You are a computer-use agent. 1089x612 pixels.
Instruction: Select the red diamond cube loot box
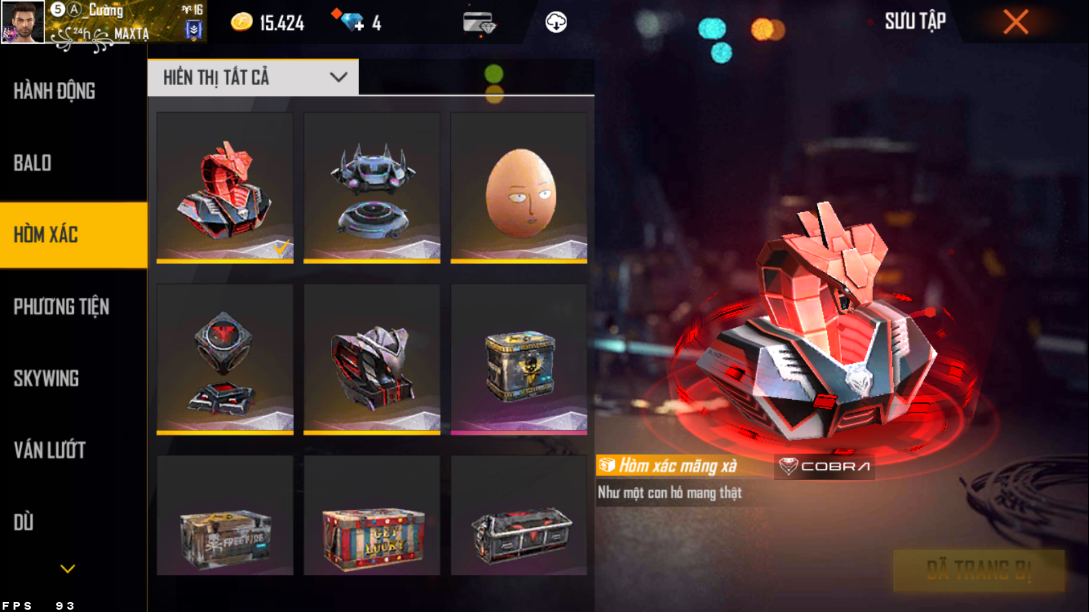pyautogui.click(x=225, y=359)
